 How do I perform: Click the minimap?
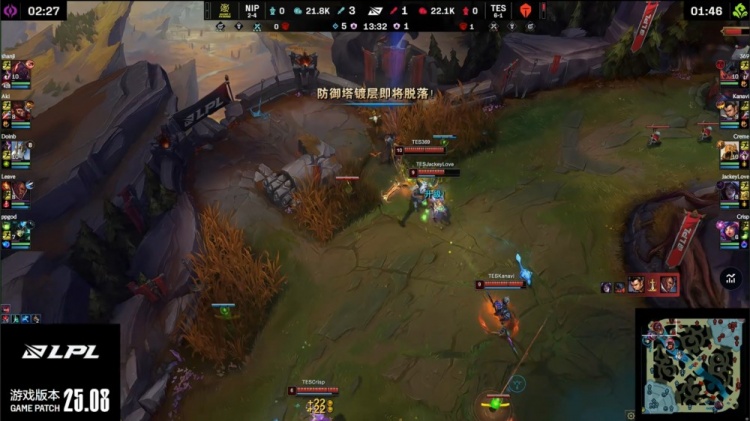[691, 366]
